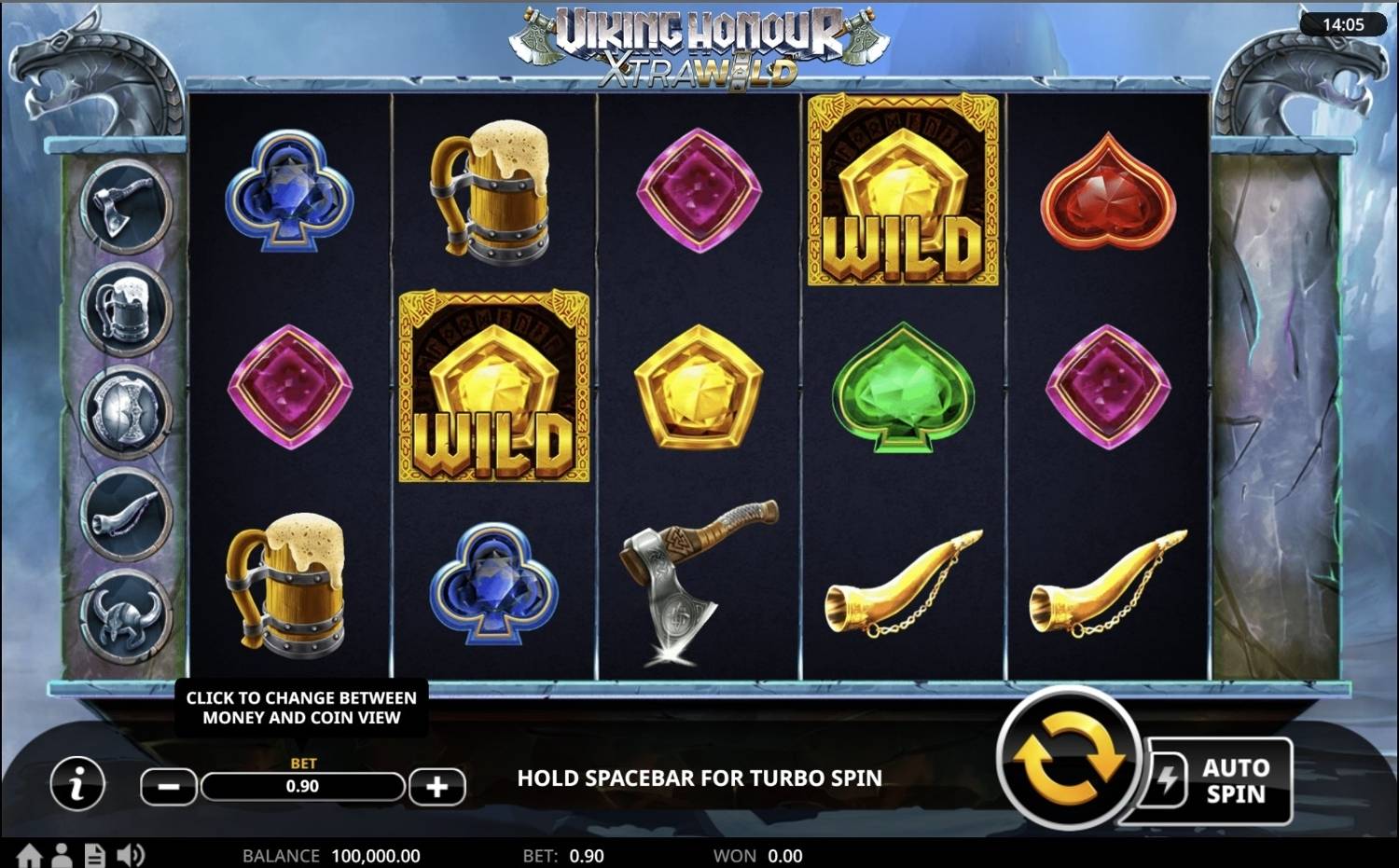
Task: Open the player profile icon
Action: click(x=63, y=855)
